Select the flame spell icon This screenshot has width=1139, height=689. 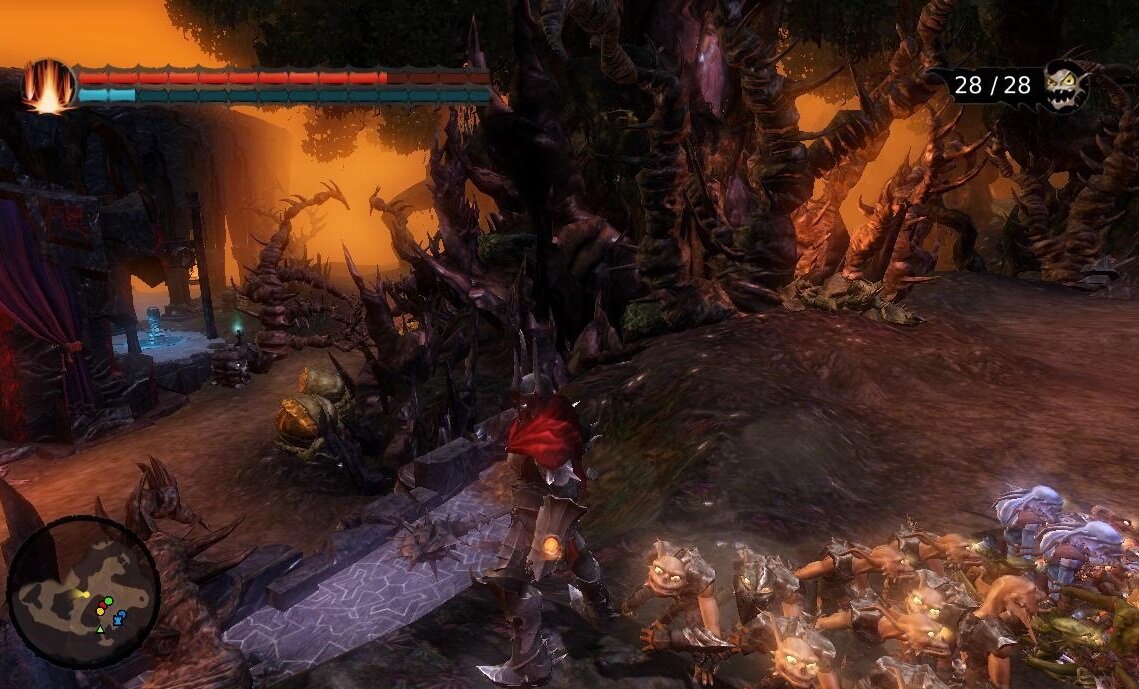[48, 87]
